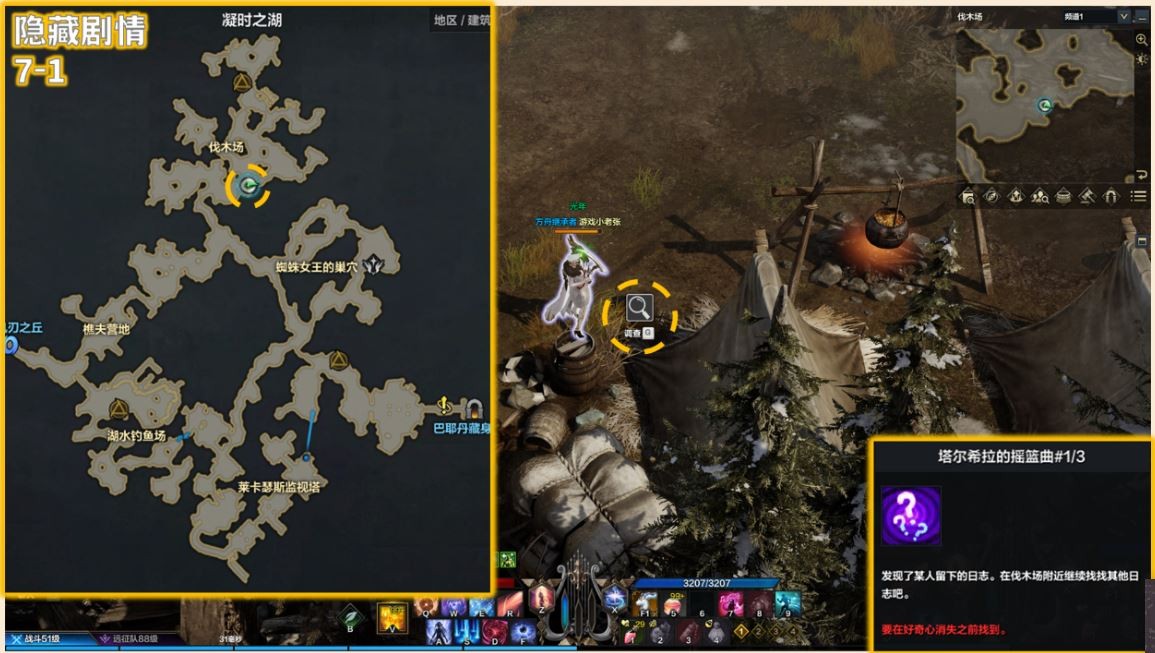The width and height of the screenshot is (1155, 653).
Task: Click the green leaf B icon
Action: [350, 617]
